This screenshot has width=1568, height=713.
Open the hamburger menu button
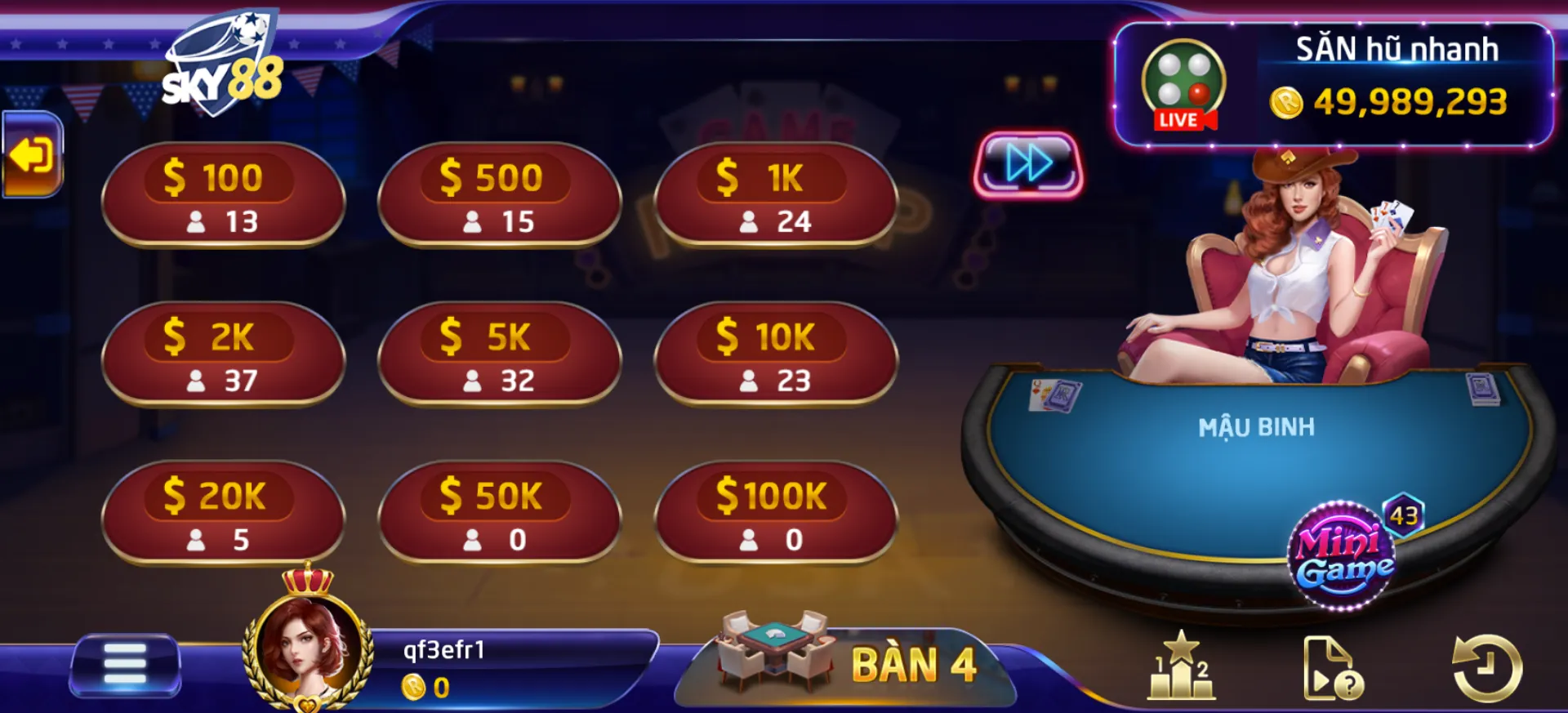125,664
